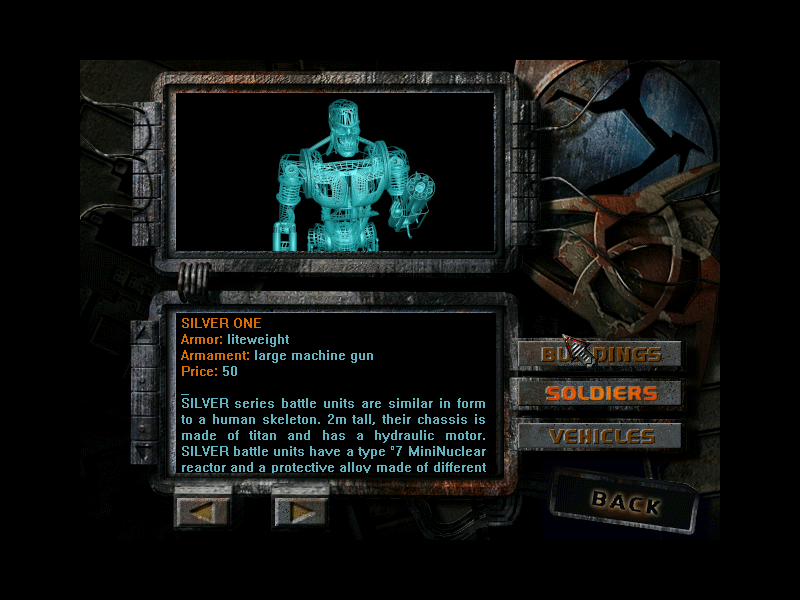Click the description scroll-down arrow
The image size is (800, 600).
click(146, 452)
